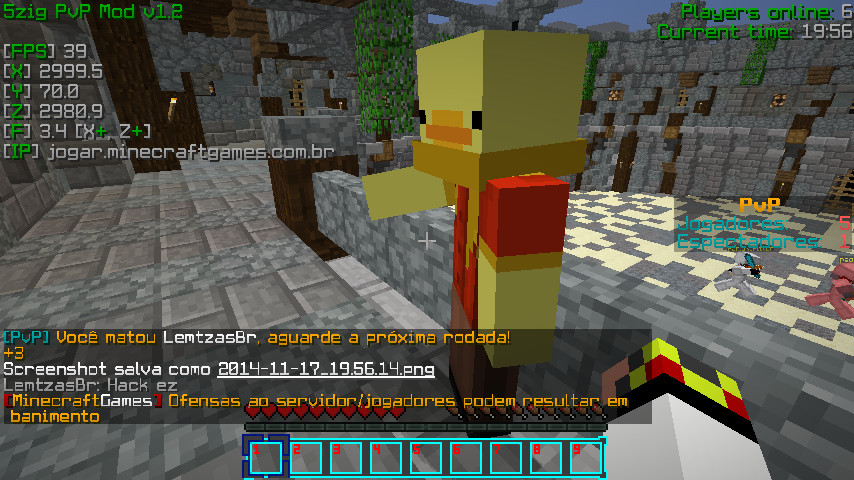Select hotbar slot numbered 9
854x480 pixels.
pyautogui.click(x=585, y=457)
